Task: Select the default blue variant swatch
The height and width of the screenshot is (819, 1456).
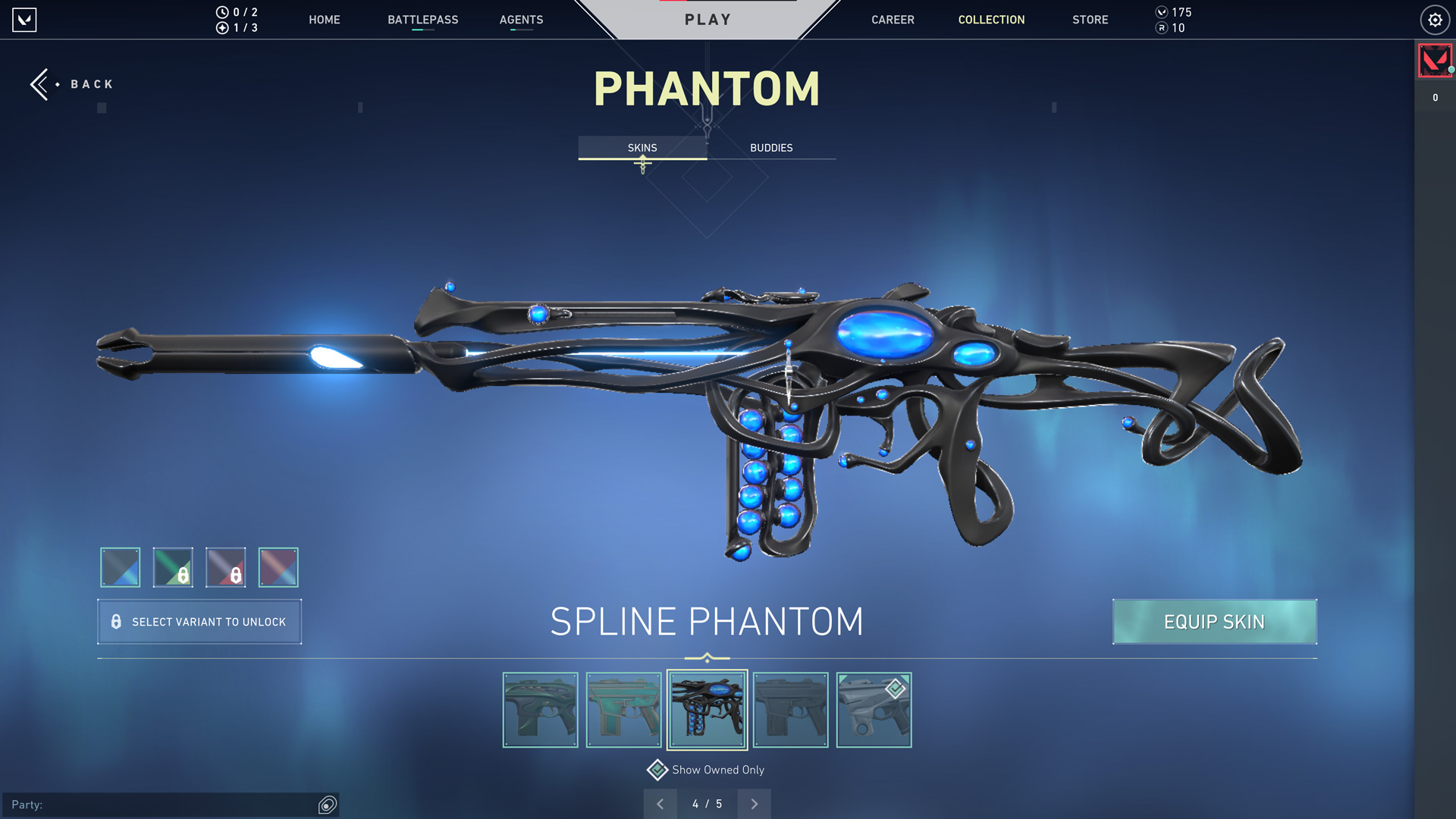Action: click(x=119, y=566)
